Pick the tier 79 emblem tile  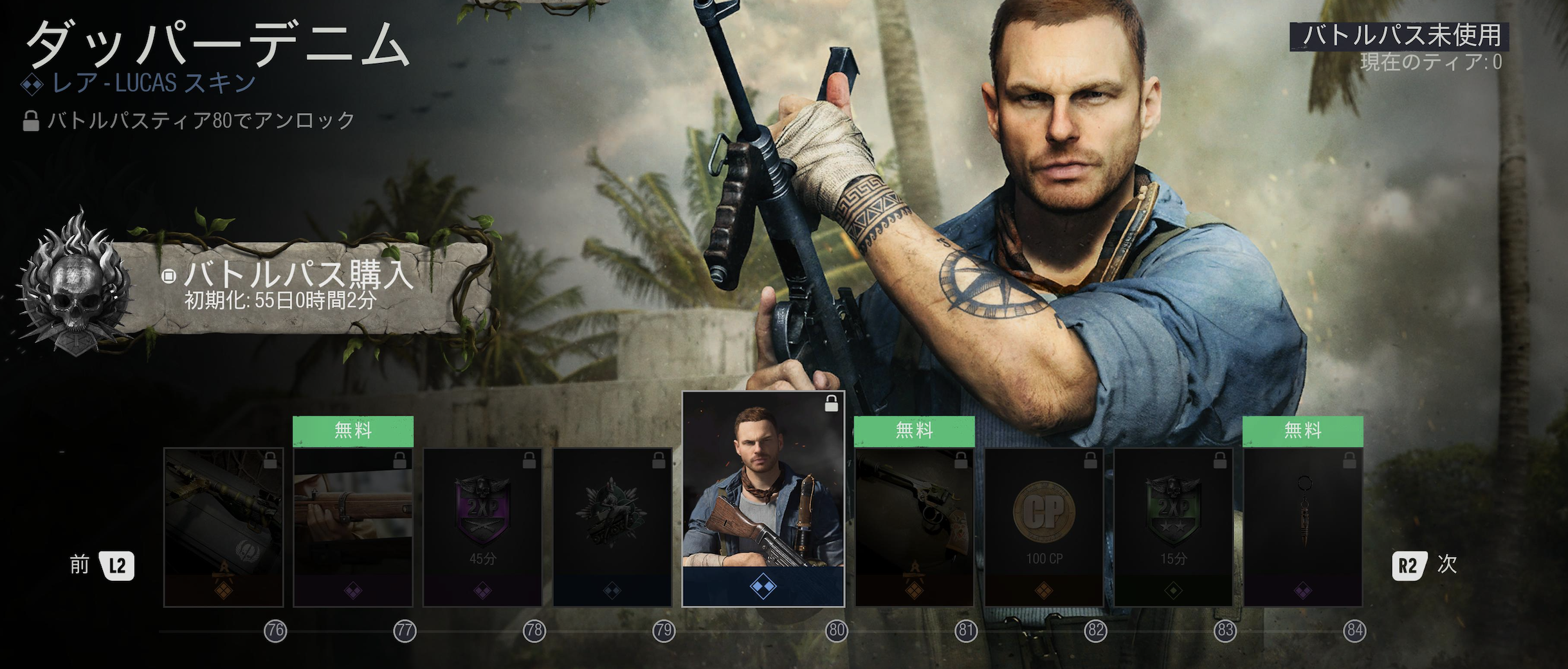(612, 527)
